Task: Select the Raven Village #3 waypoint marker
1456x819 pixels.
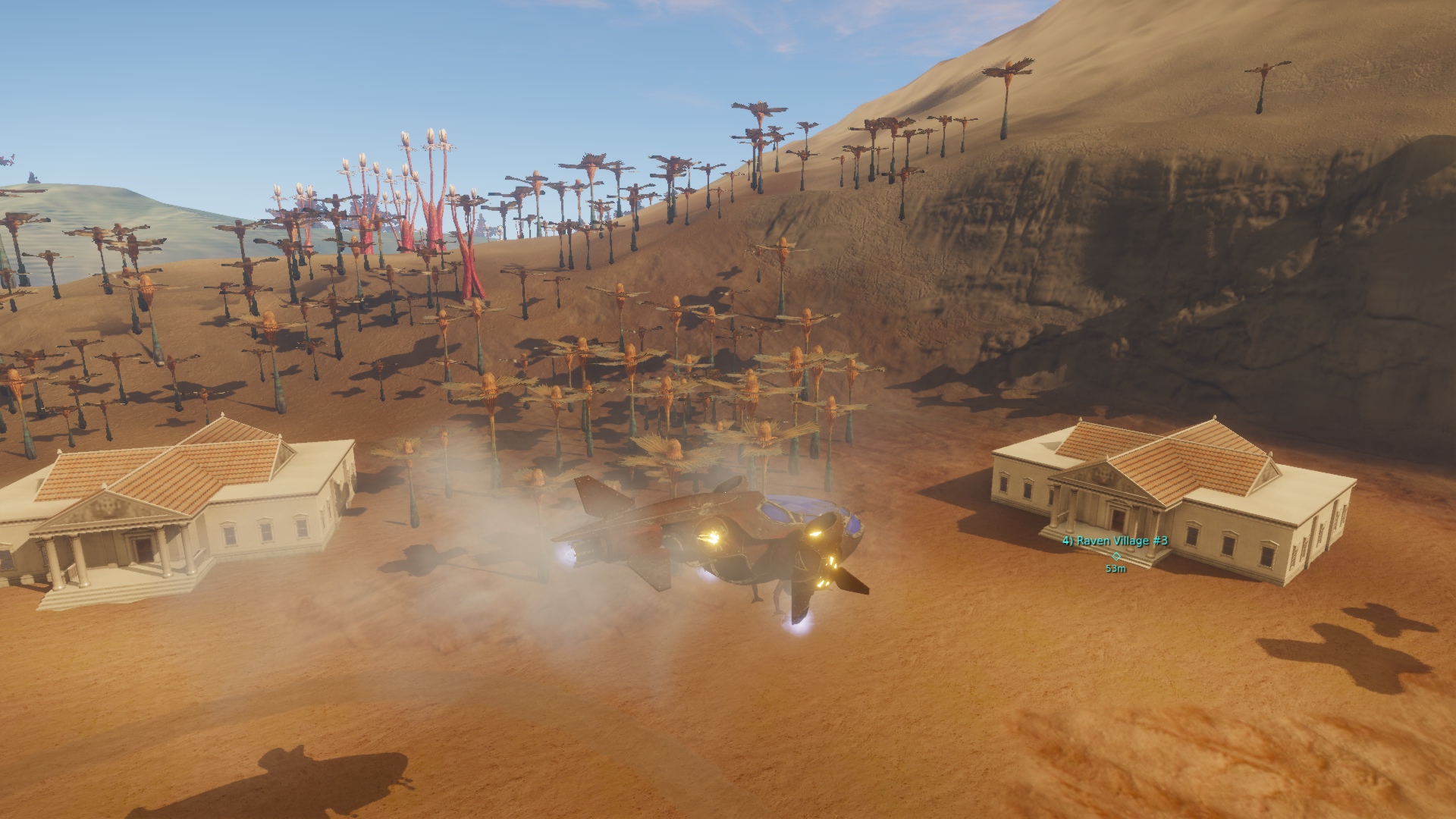Action: [1116, 555]
